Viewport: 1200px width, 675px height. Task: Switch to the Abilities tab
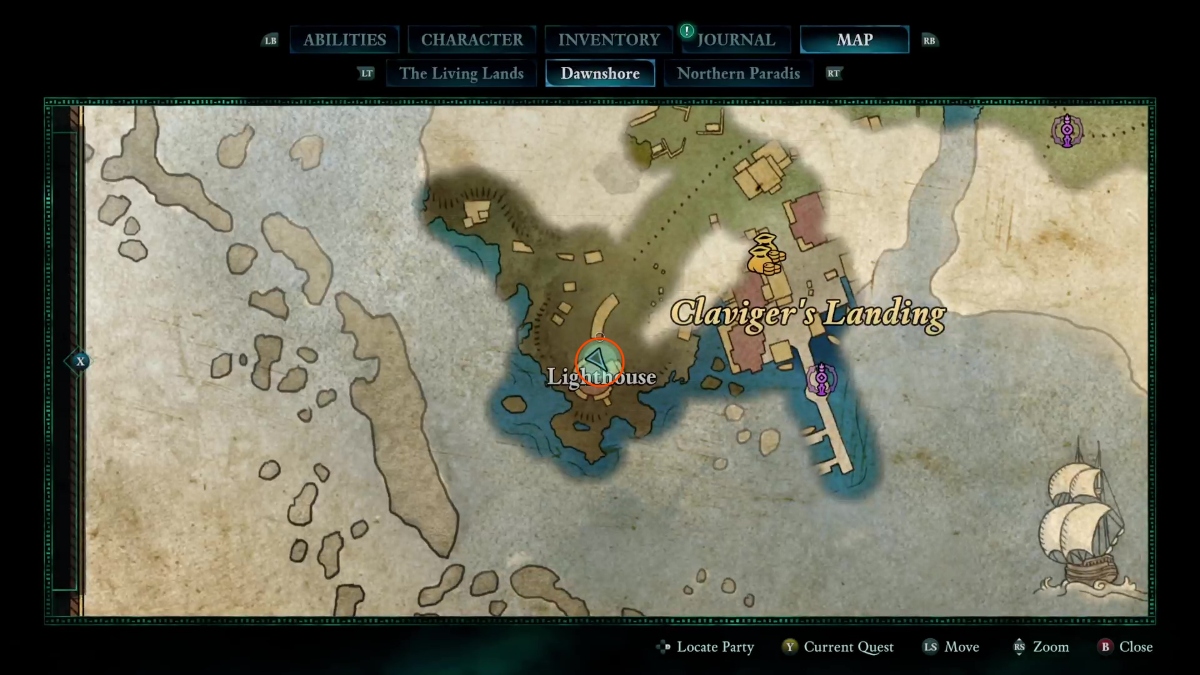click(344, 40)
